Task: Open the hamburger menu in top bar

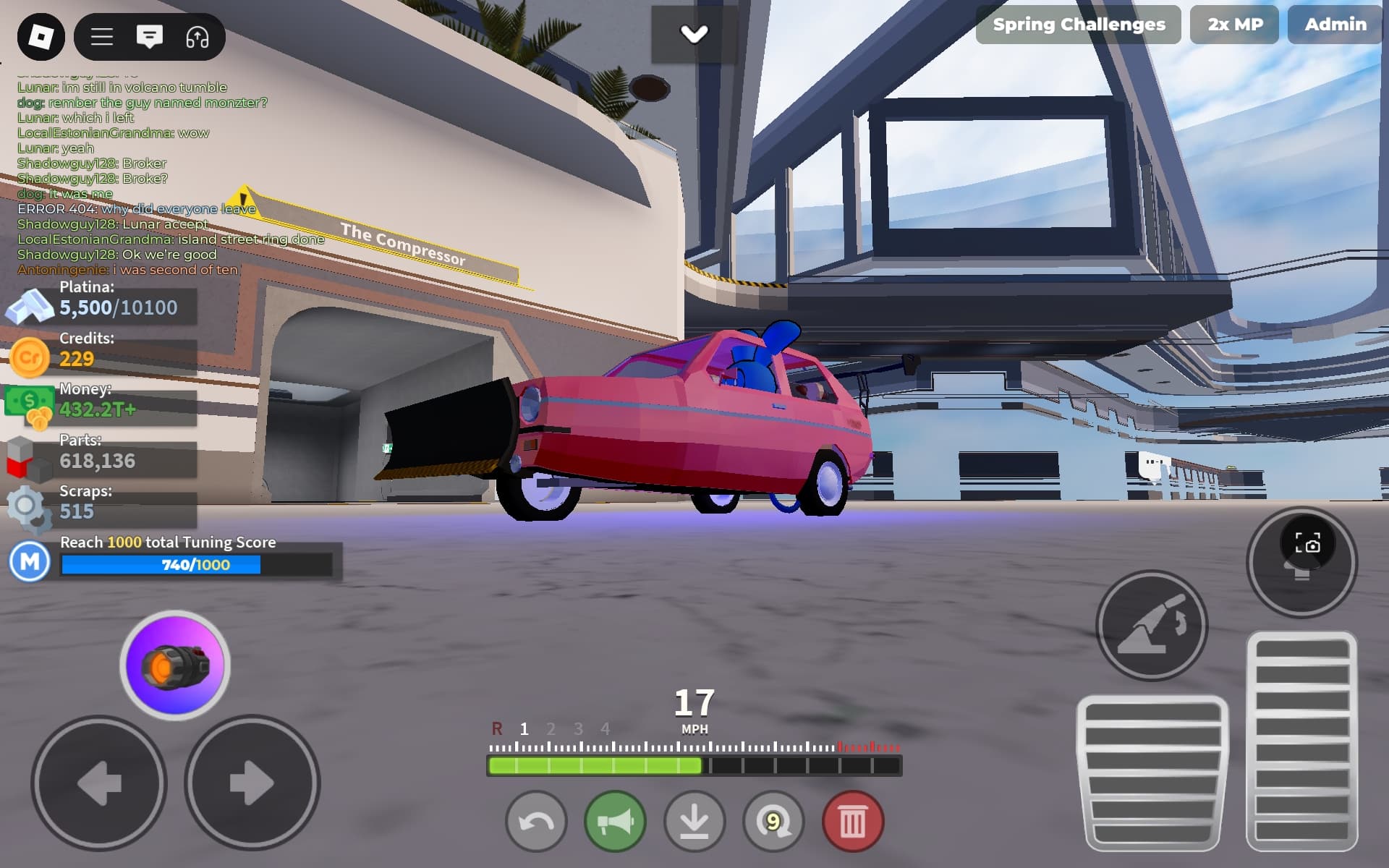Action: tap(102, 37)
